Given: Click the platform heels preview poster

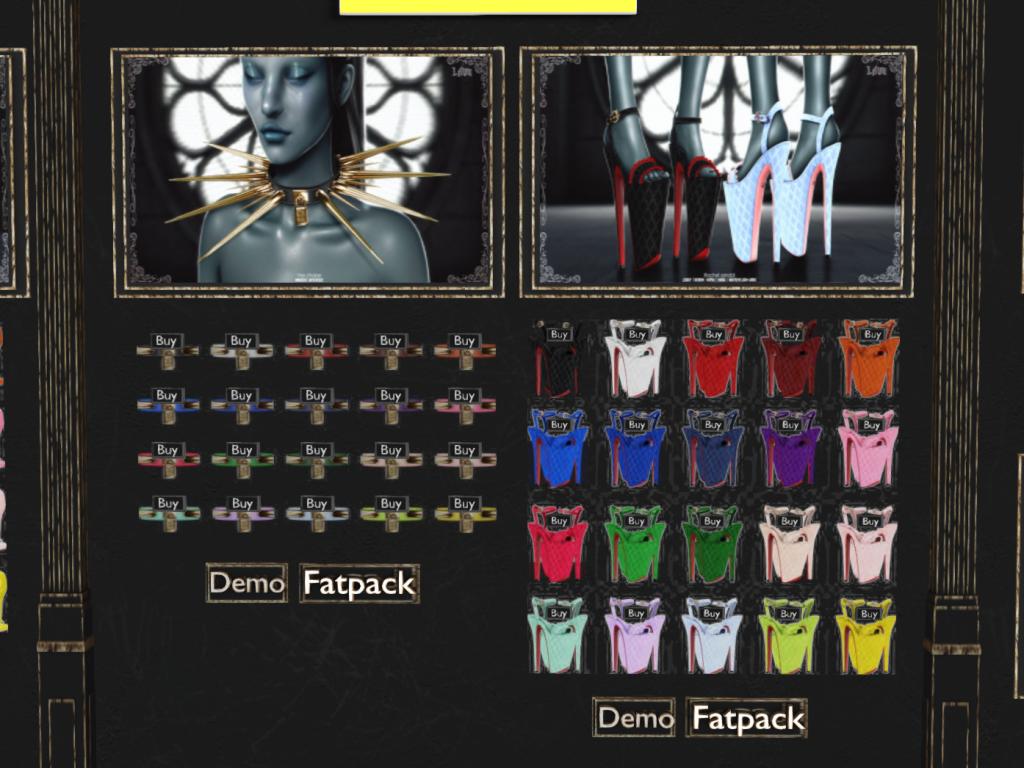Looking at the screenshot, I should point(717,172).
